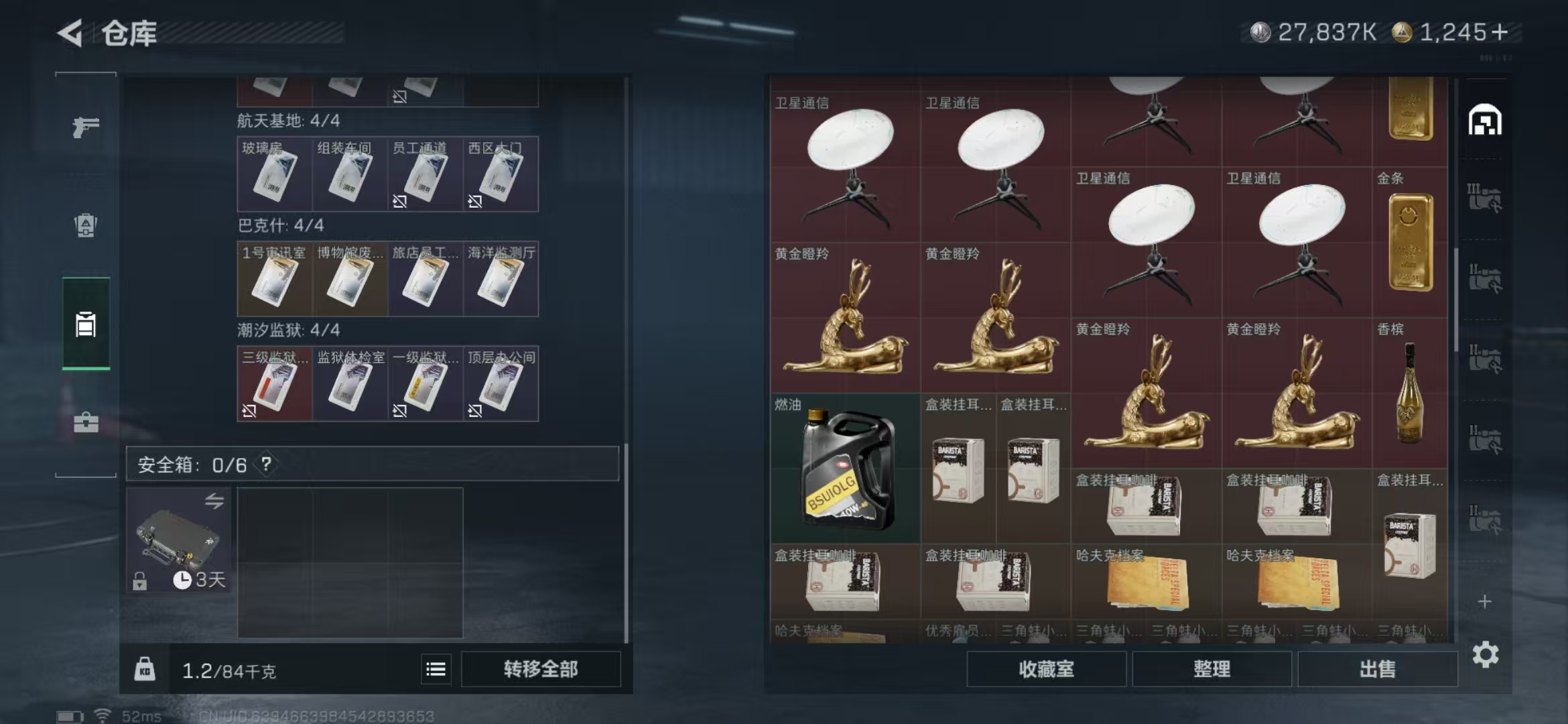Open the list view icon beside 转移全部

[436, 668]
